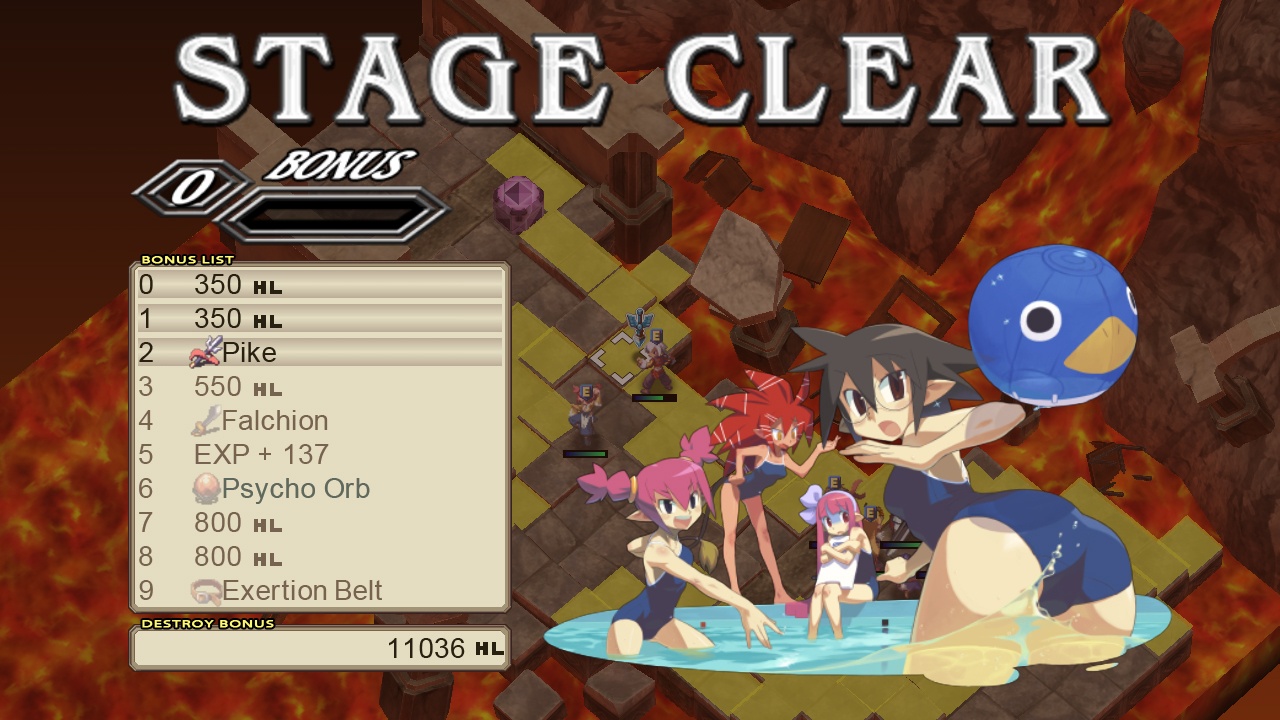Click the 11036 HL destroy bonus total
1280x720 pixels.
430,648
